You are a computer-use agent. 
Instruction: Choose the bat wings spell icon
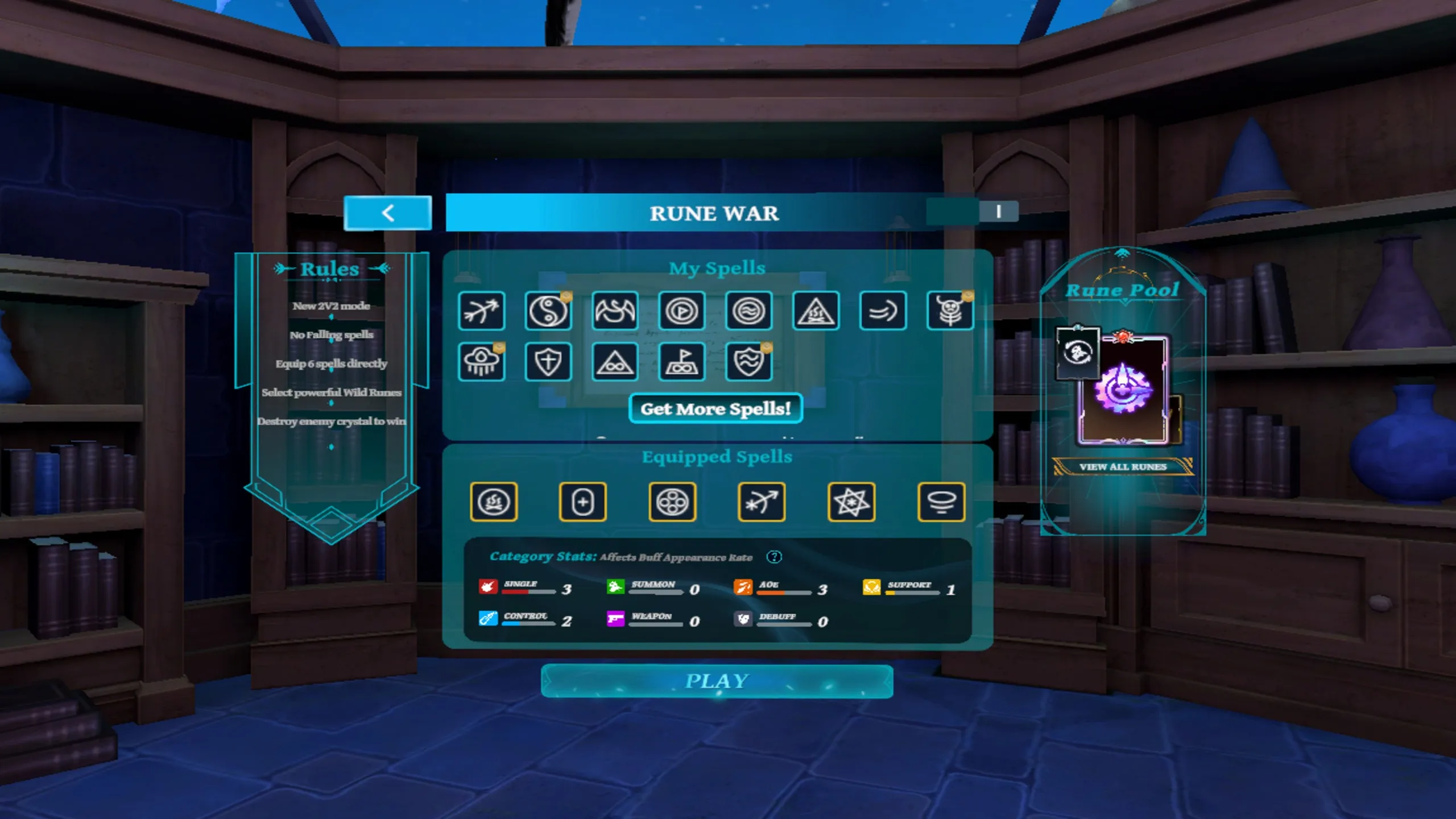(x=615, y=311)
